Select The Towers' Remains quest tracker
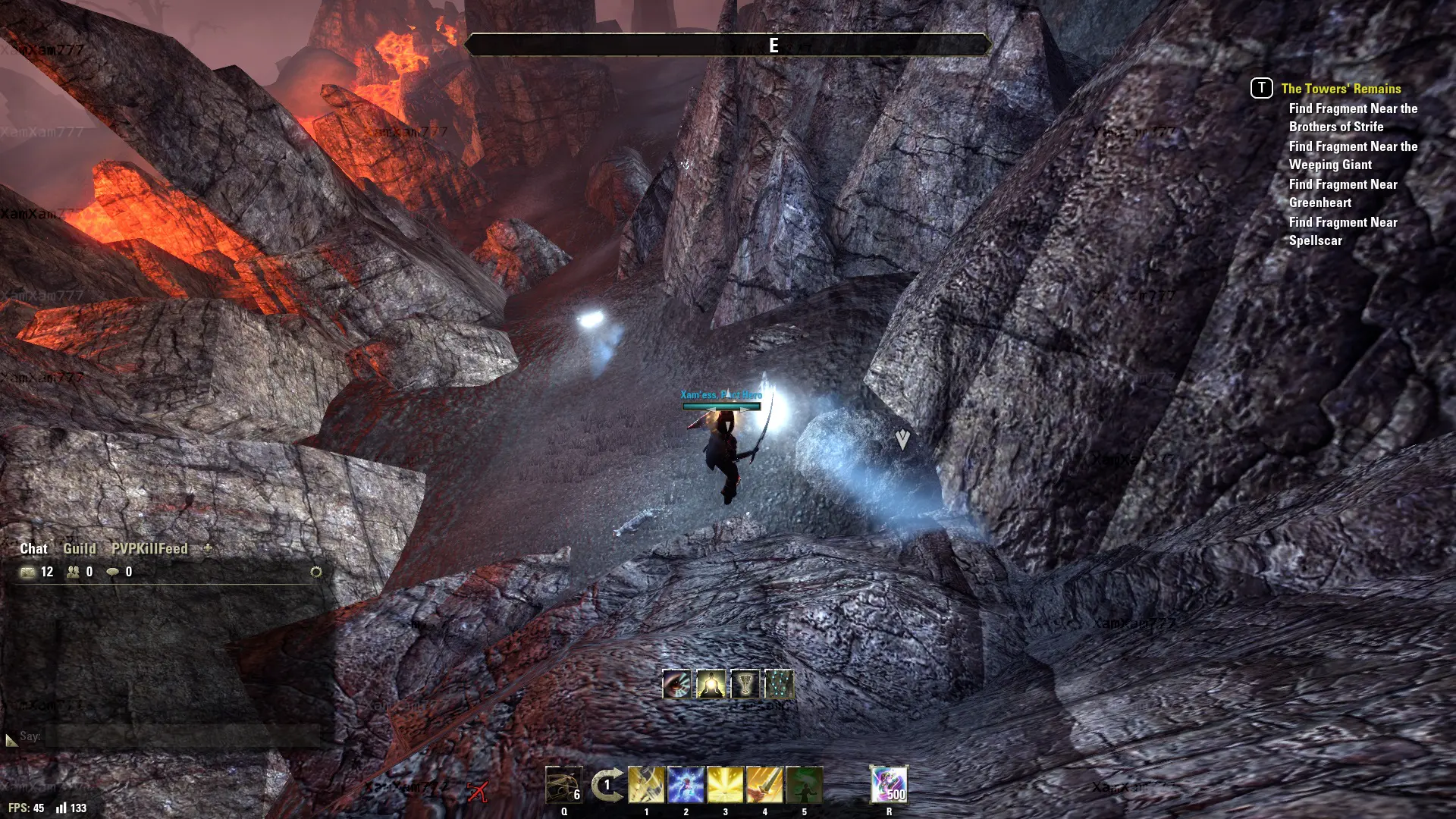 coord(1341,89)
